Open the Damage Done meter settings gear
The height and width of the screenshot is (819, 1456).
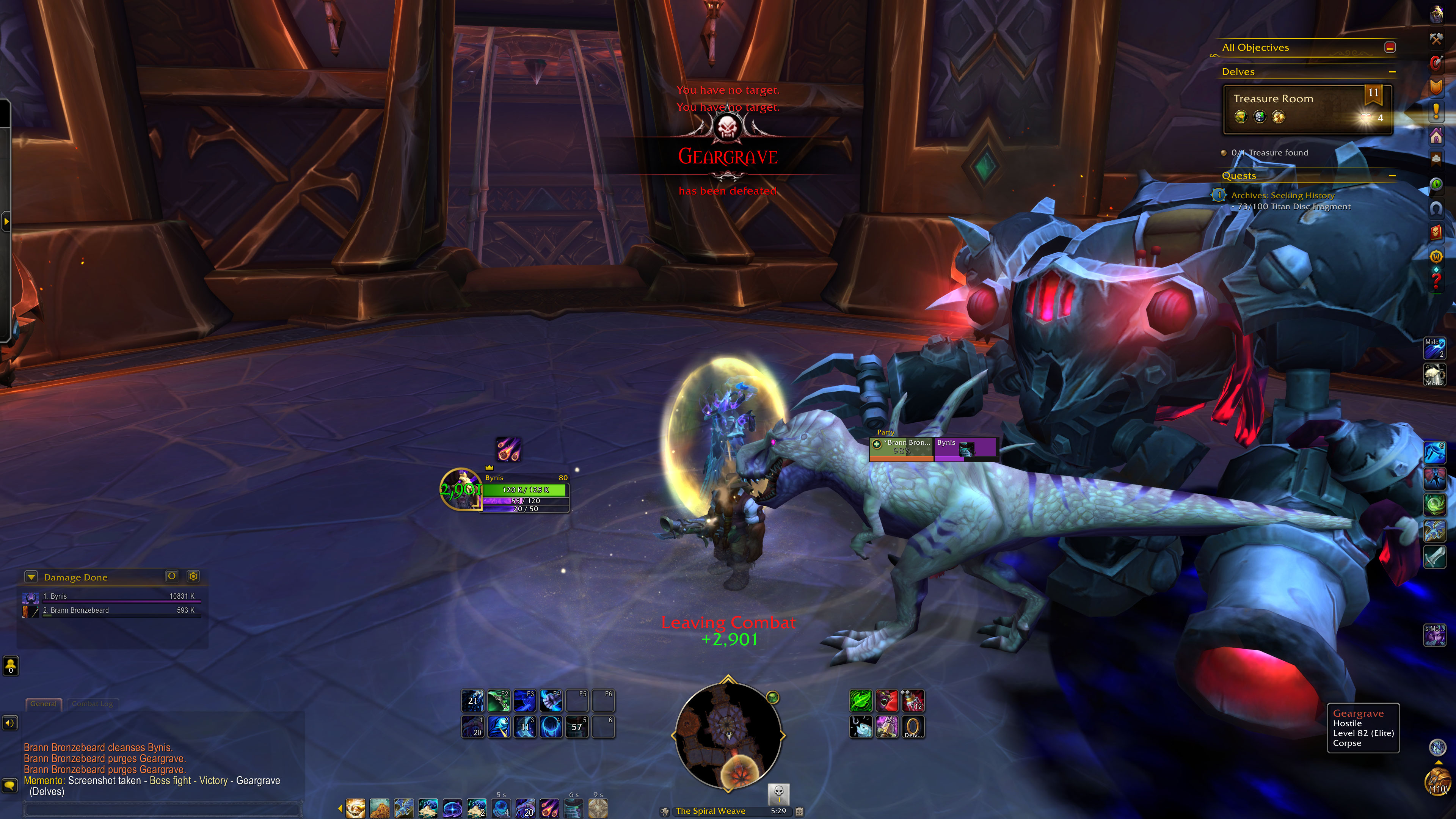pos(193,576)
